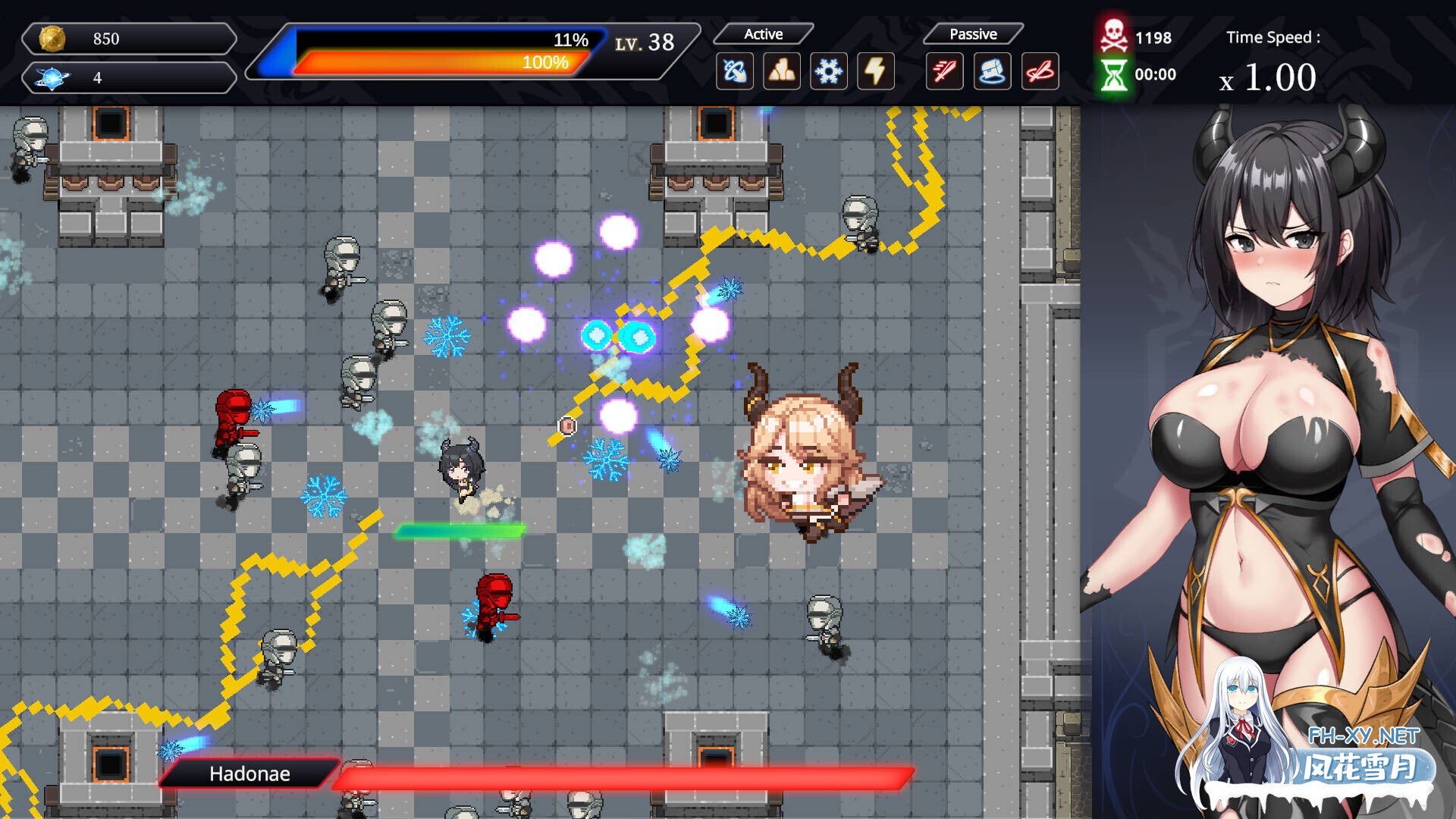View the blue treasure chest passive
The width and height of the screenshot is (1456, 819).
click(x=992, y=72)
